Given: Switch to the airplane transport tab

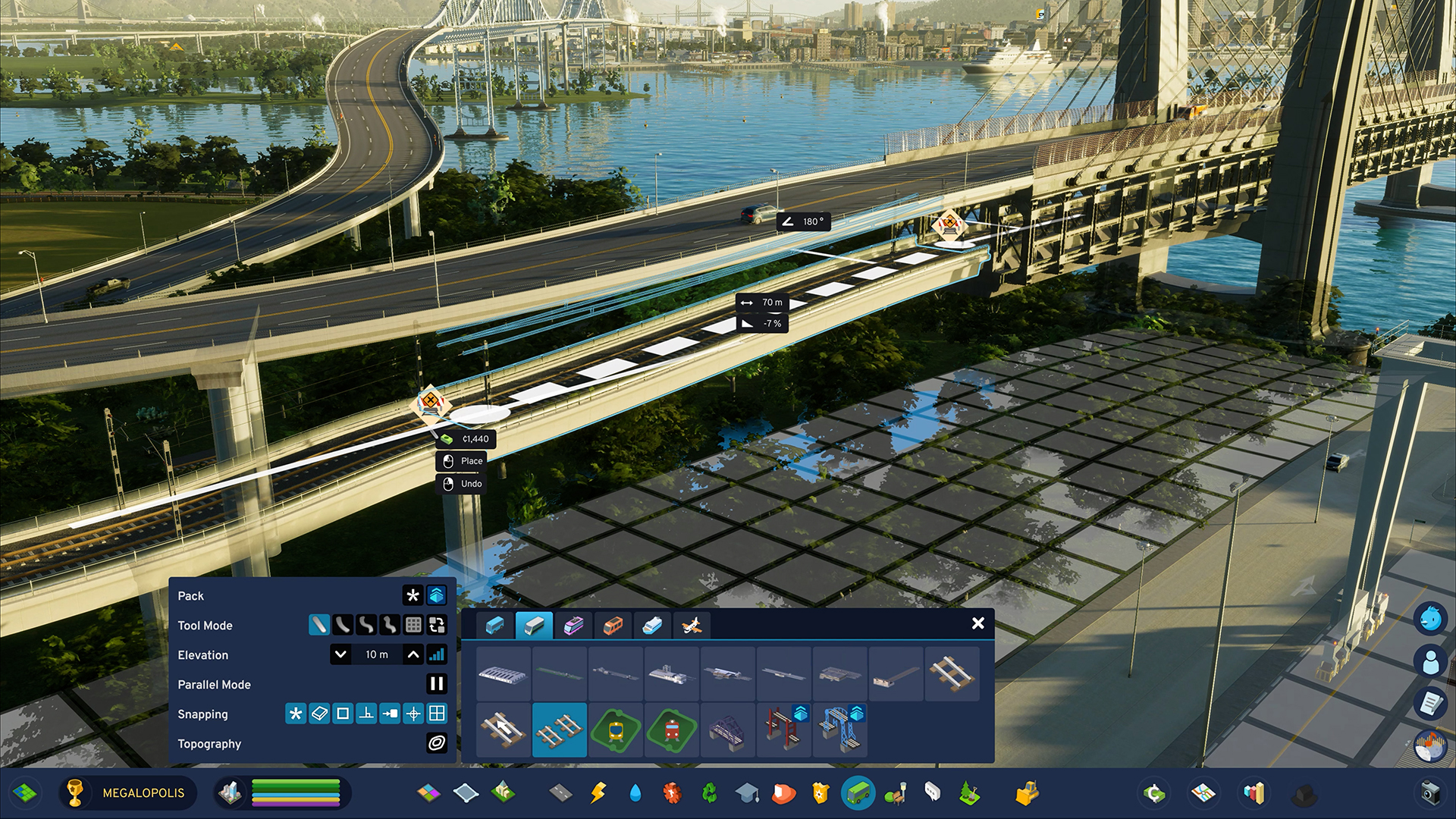Looking at the screenshot, I should (x=692, y=626).
